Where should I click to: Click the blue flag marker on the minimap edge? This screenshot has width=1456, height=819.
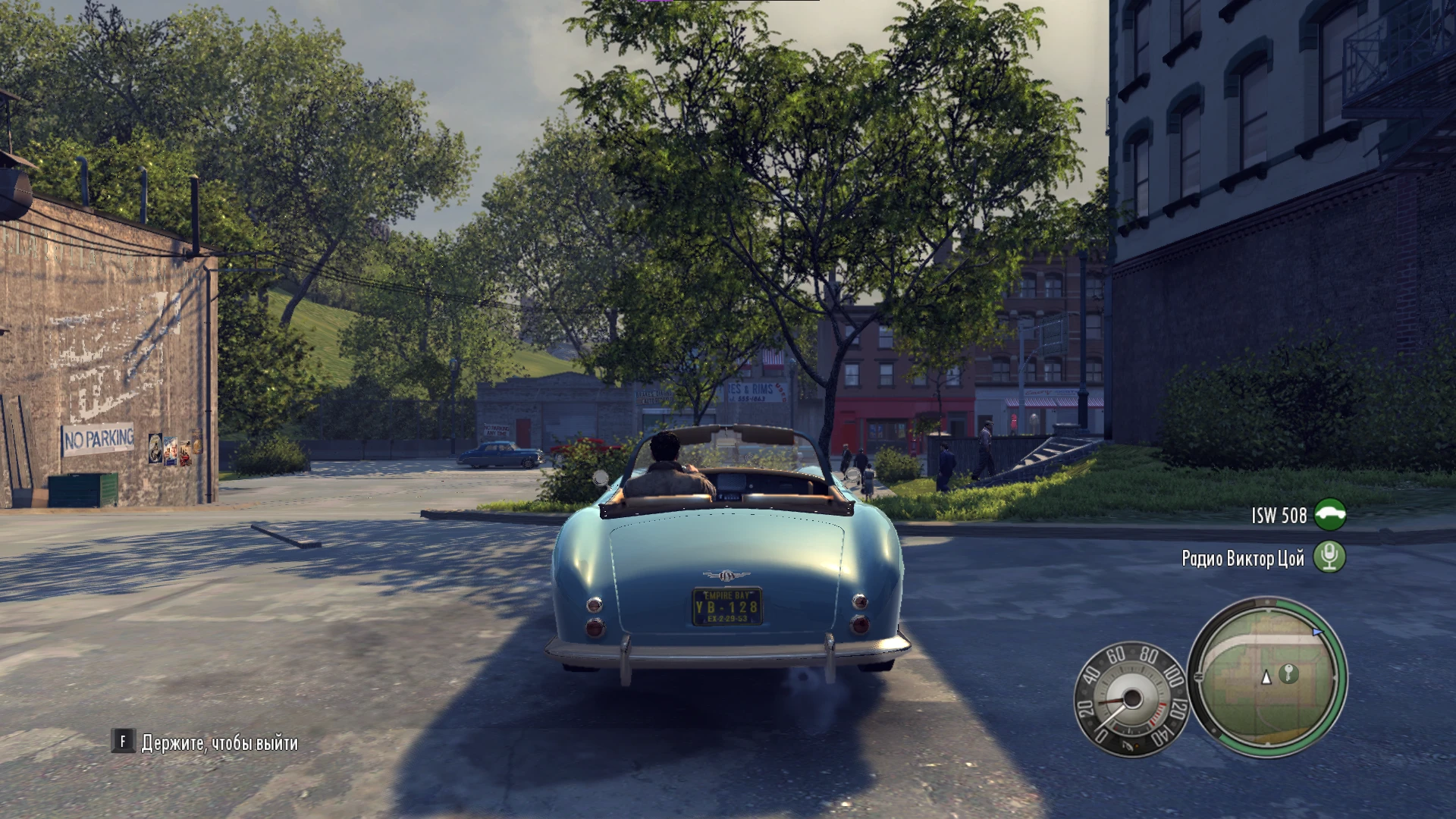point(1317,631)
